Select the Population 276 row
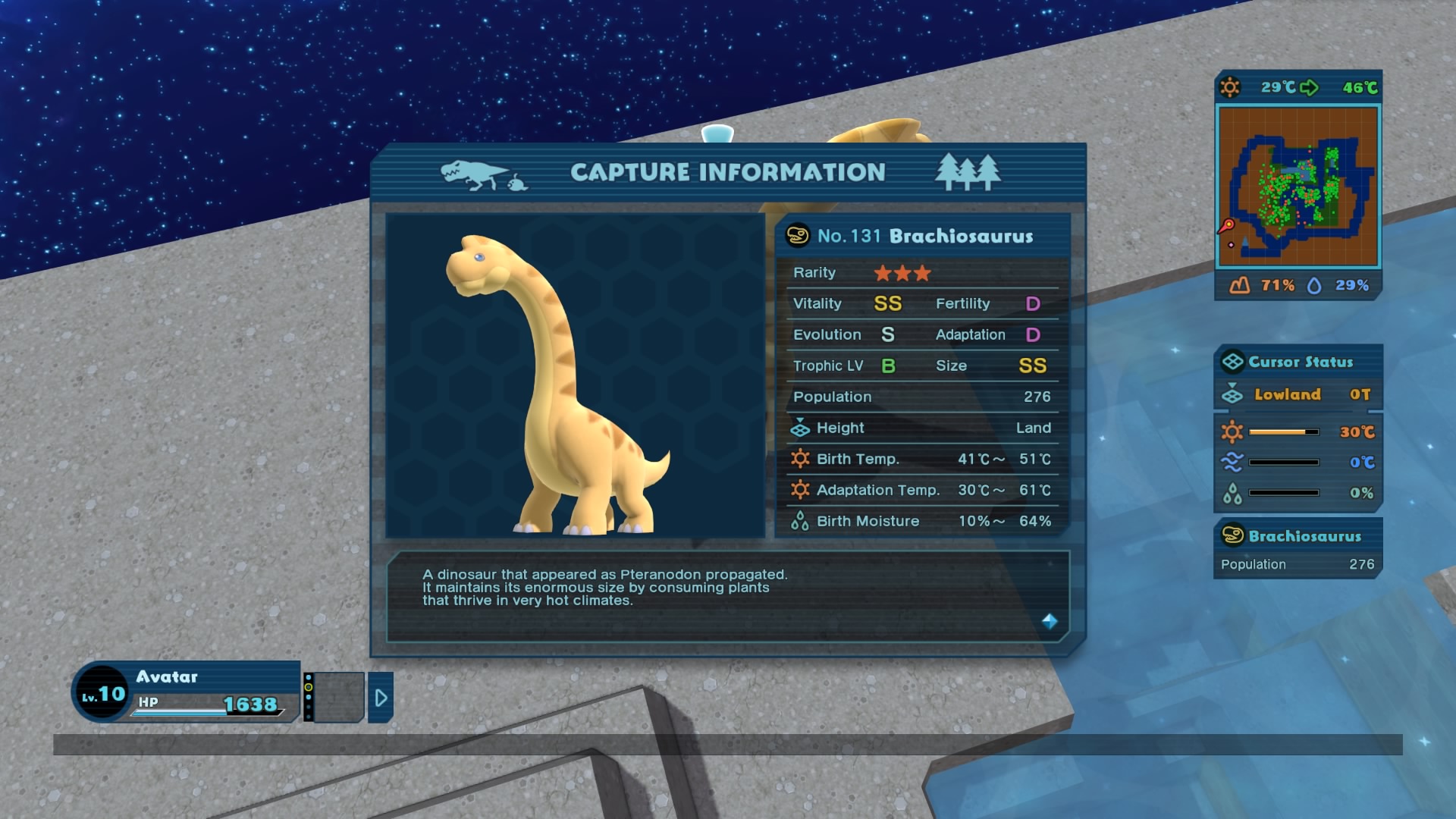The height and width of the screenshot is (819, 1456). point(921,397)
